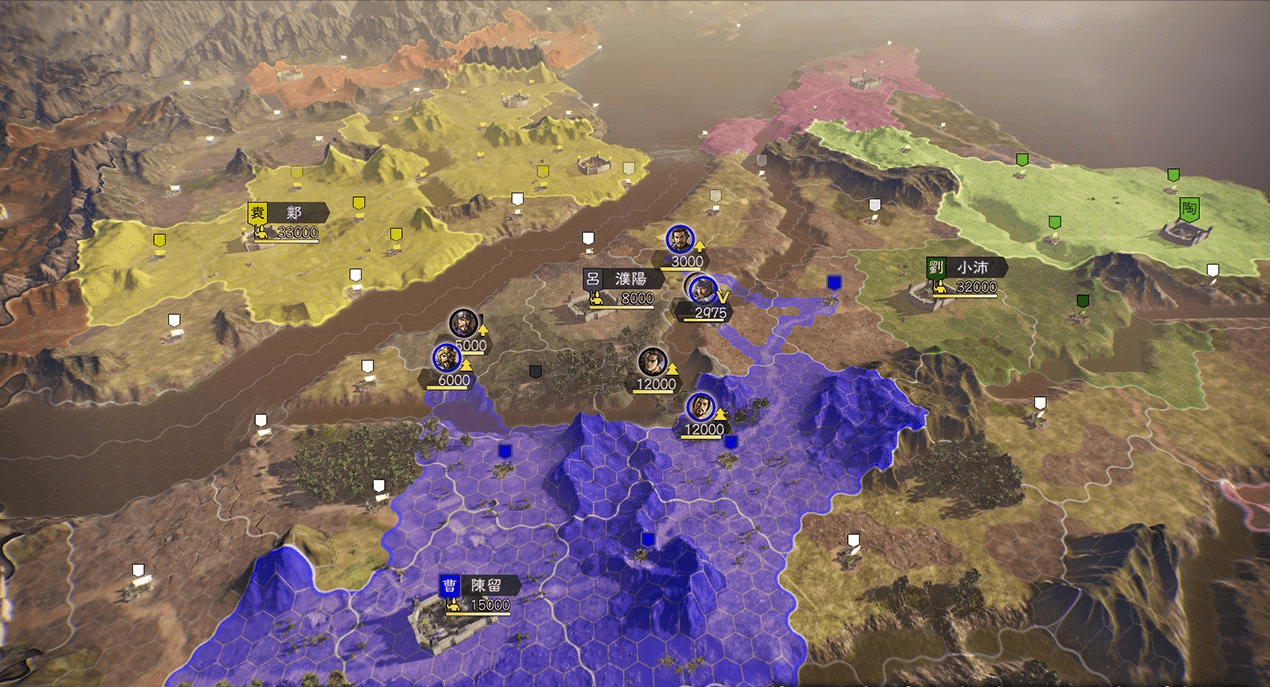Pick the army unit with 5000 troops

pyautogui.click(x=462, y=323)
